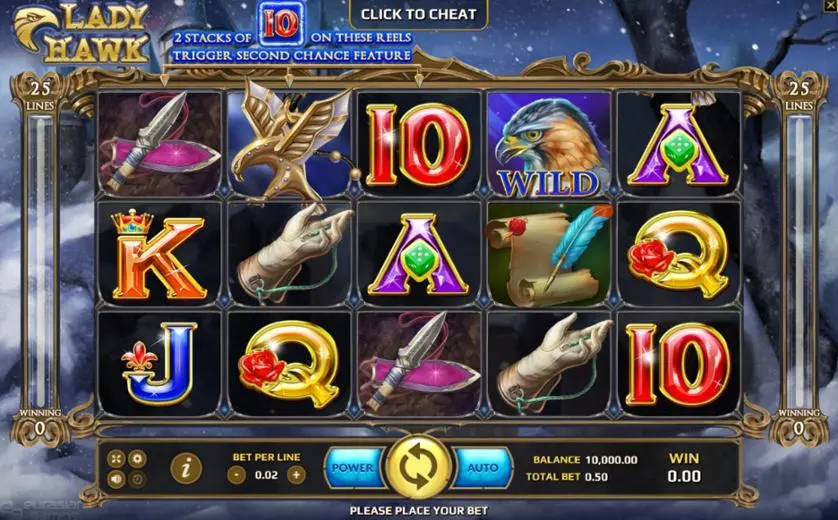Increase the bet per line

(x=296, y=475)
